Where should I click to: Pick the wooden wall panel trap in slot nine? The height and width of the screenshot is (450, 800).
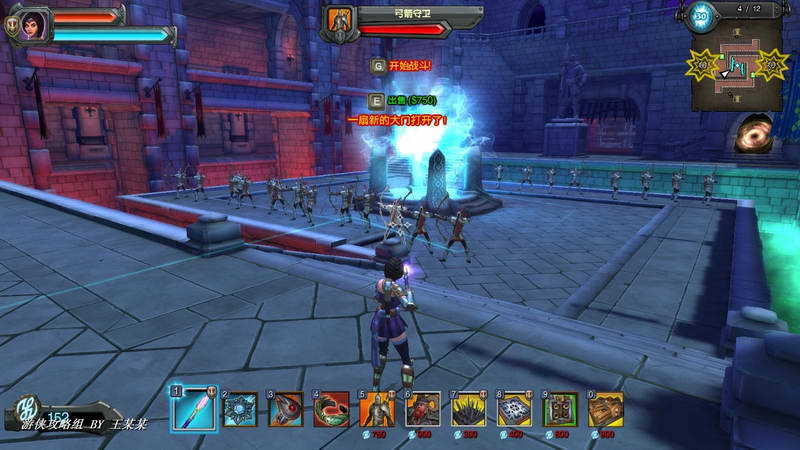(561, 409)
